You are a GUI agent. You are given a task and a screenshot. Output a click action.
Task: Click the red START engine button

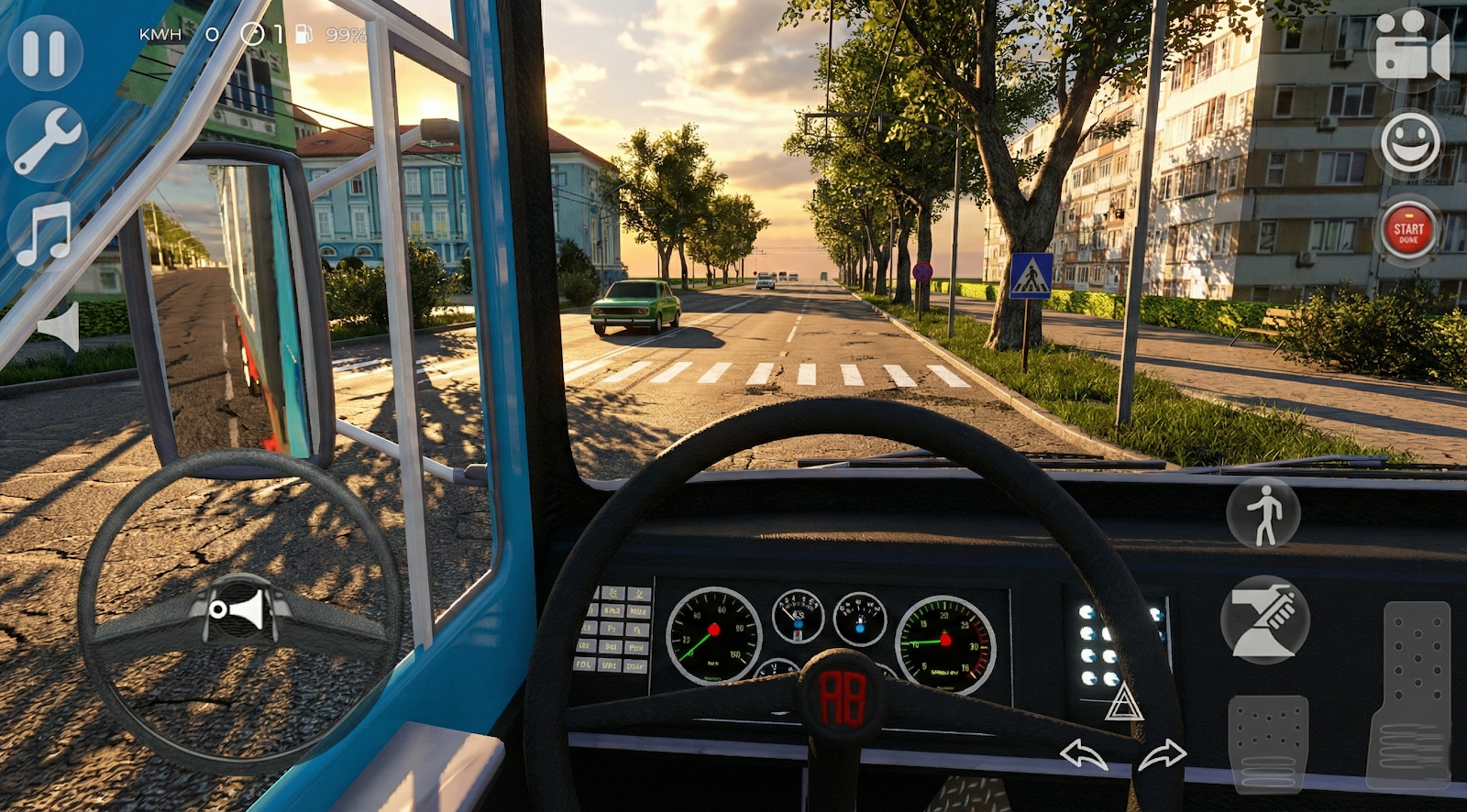point(1408,230)
